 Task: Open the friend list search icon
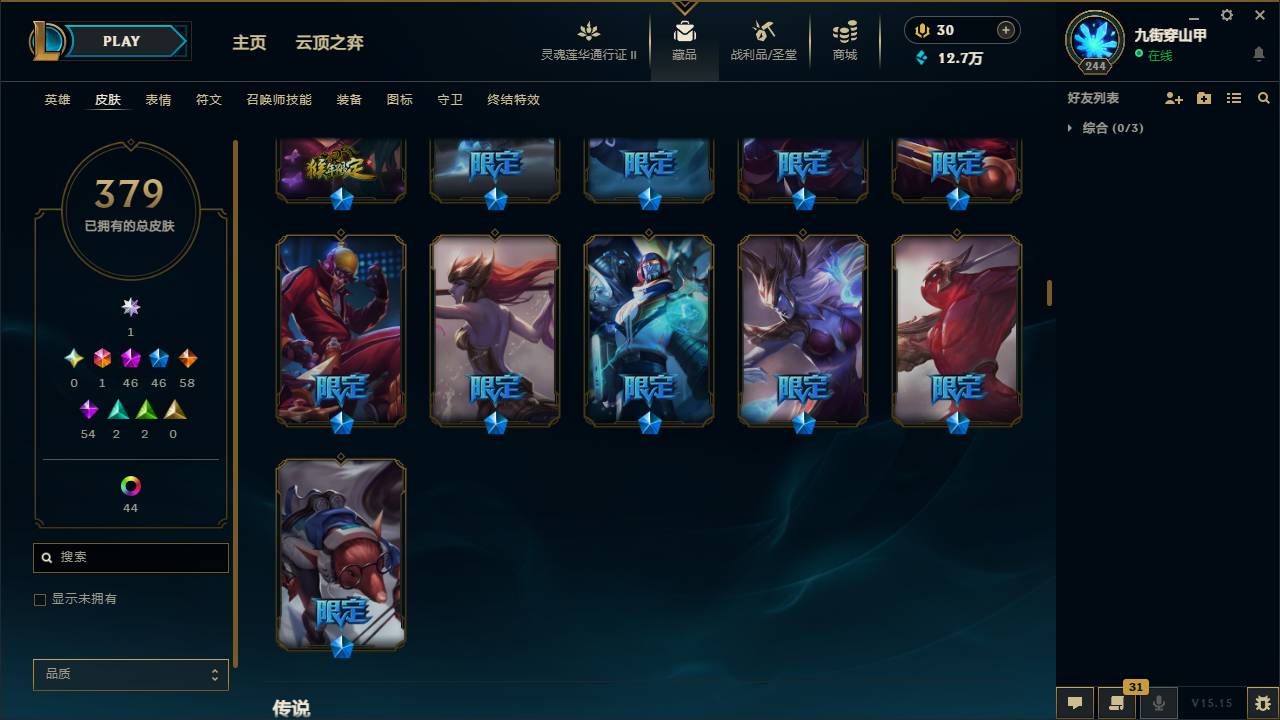pyautogui.click(x=1264, y=97)
